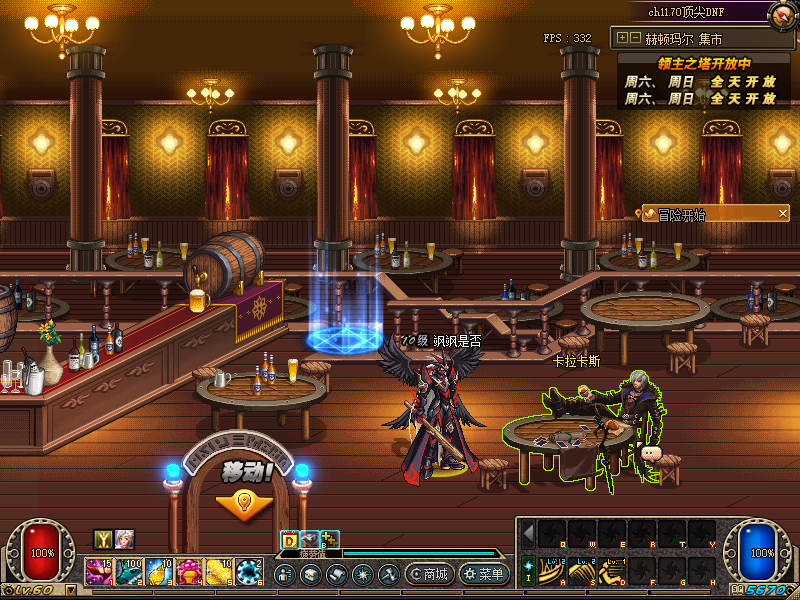800x600 pixels.
Task: Open the 菜单 menu button
Action: 484,574
